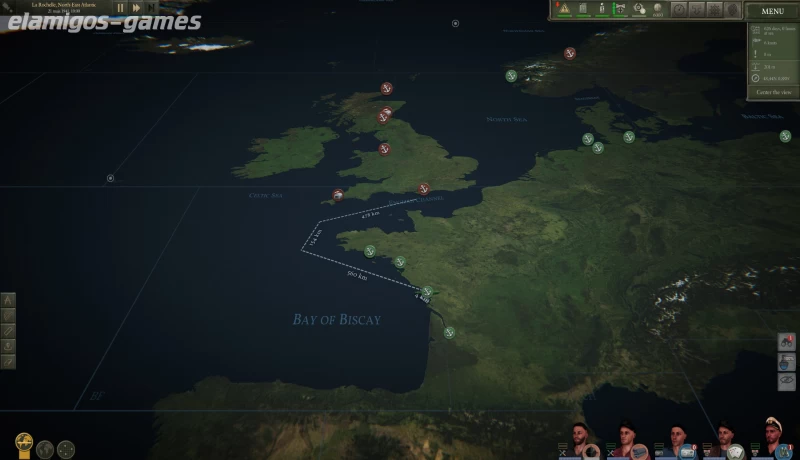Open the binoculars notification icon
The width and height of the screenshot is (800, 460).
pos(785,342)
